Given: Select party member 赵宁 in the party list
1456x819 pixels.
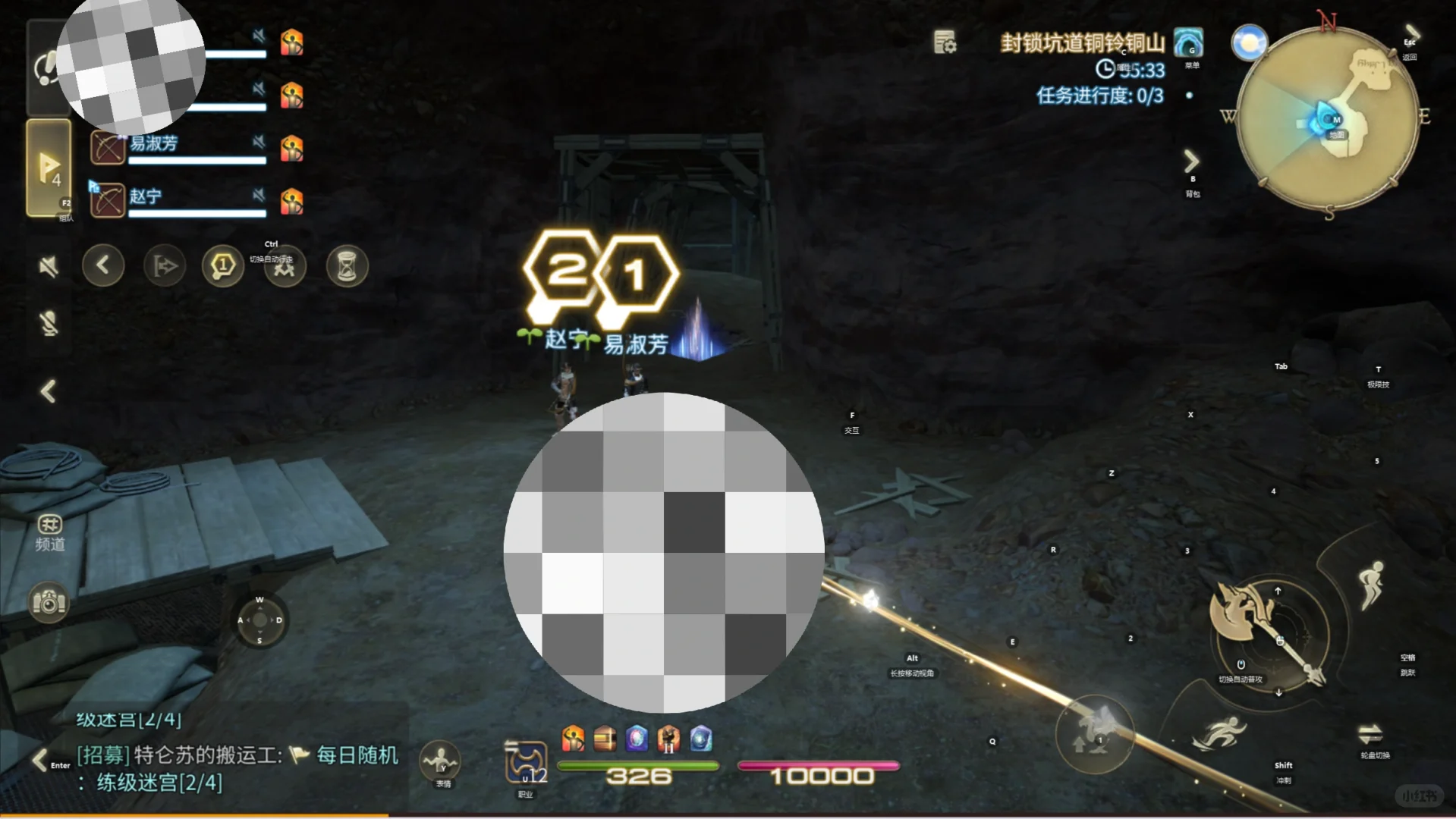Looking at the screenshot, I should [x=178, y=200].
